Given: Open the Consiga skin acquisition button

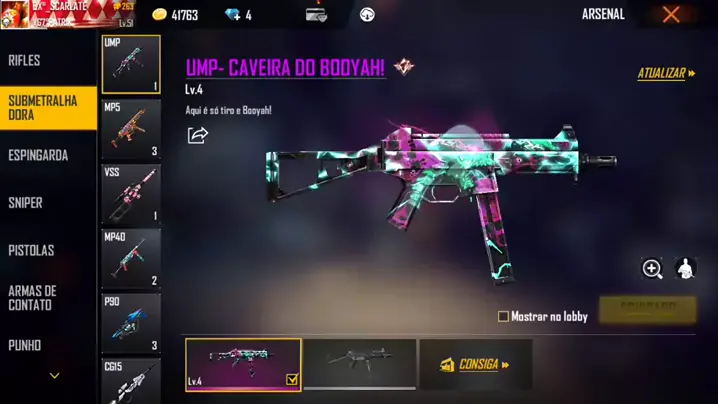Looking at the screenshot, I should [475, 364].
